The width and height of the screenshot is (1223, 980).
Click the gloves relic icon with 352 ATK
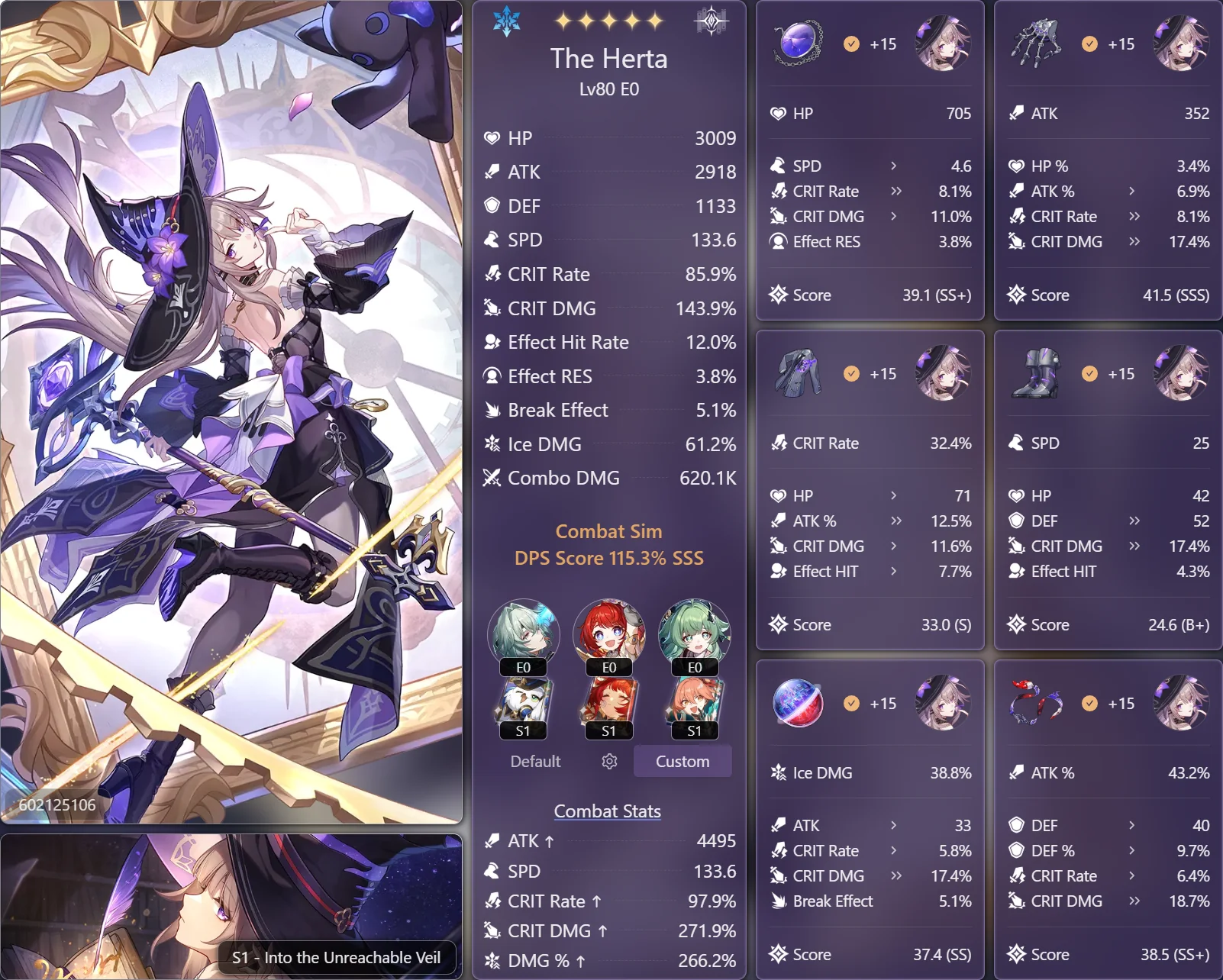click(1035, 44)
